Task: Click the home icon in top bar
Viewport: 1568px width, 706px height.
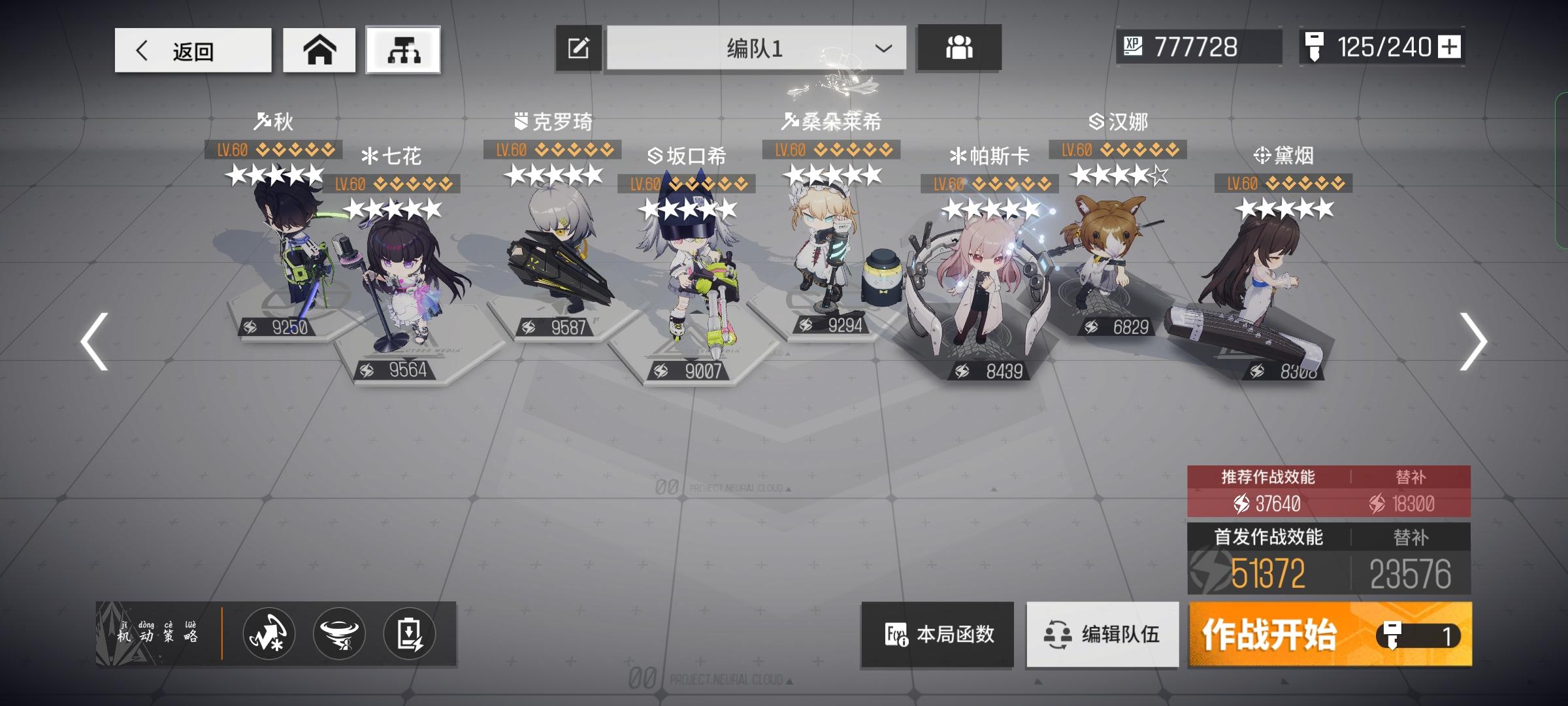Action: [319, 48]
